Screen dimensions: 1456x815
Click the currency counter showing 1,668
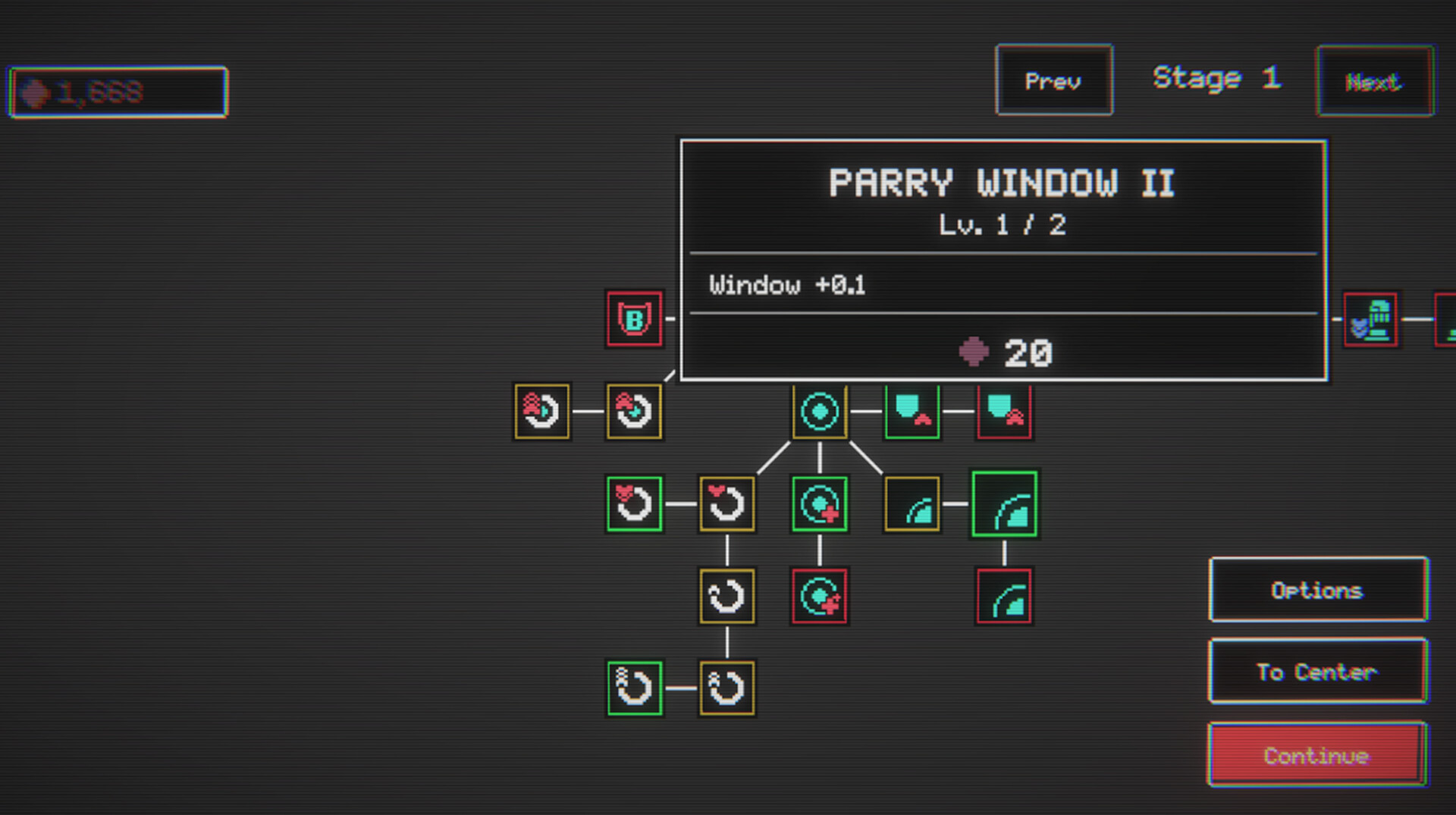[118, 92]
